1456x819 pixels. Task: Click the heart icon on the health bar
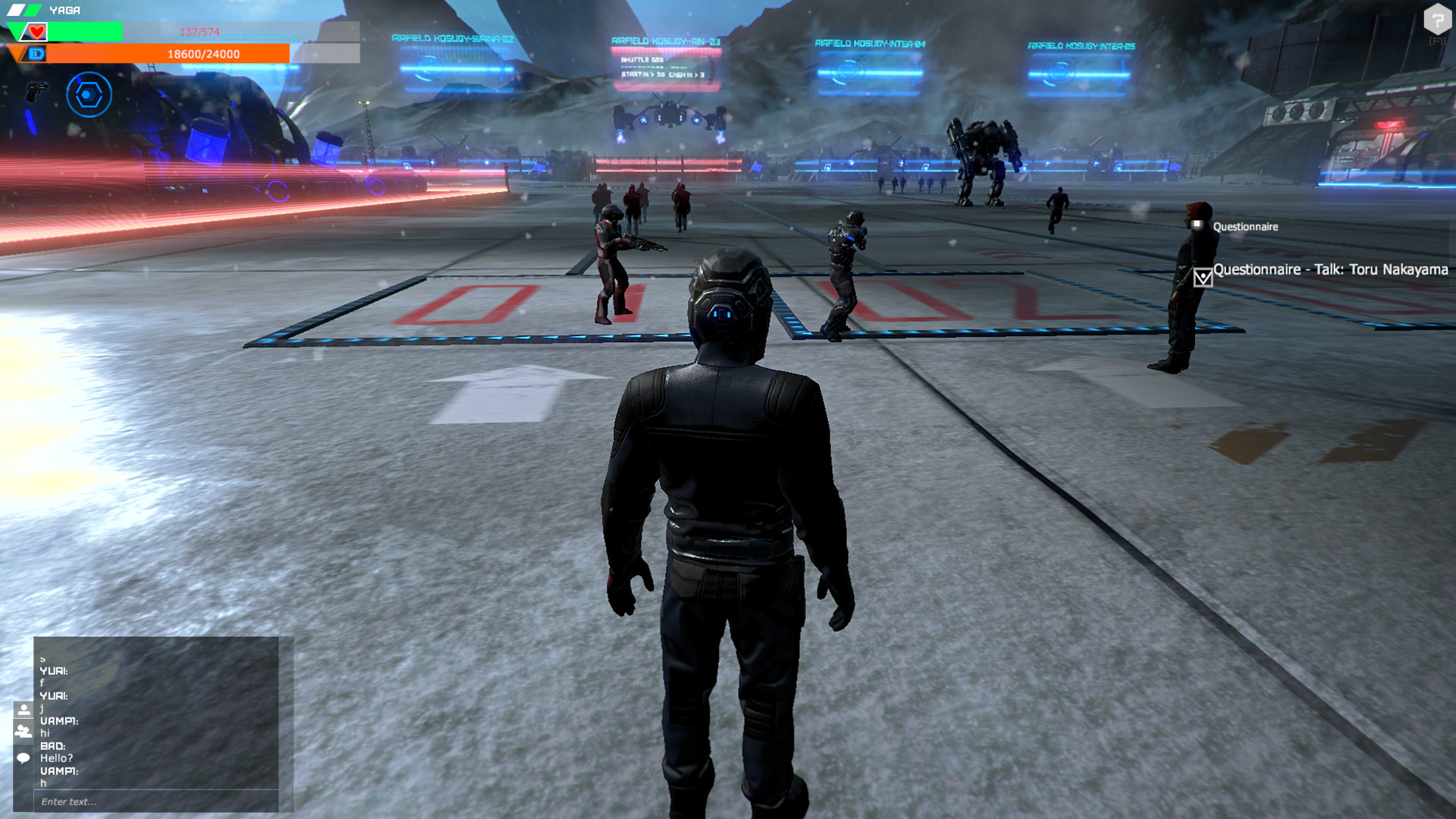click(36, 31)
